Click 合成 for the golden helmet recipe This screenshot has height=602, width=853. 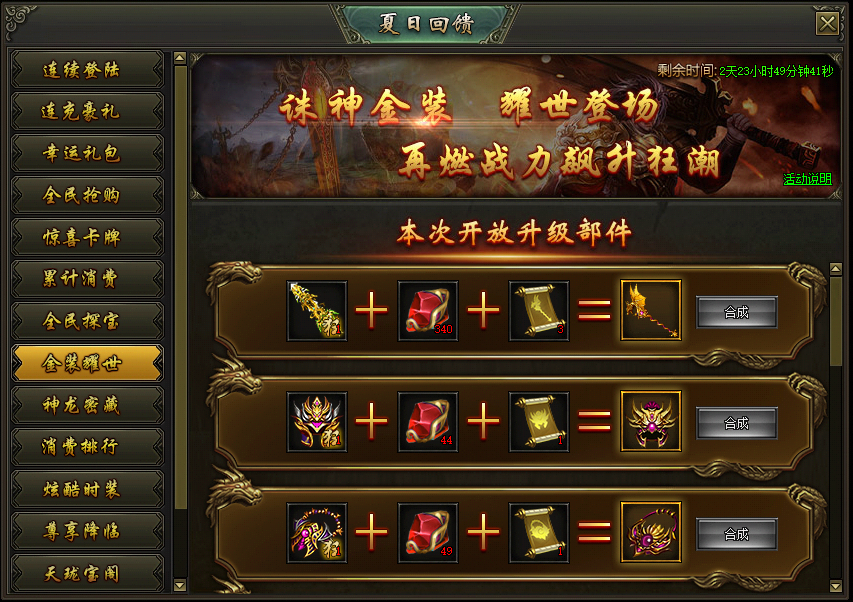tap(736, 423)
